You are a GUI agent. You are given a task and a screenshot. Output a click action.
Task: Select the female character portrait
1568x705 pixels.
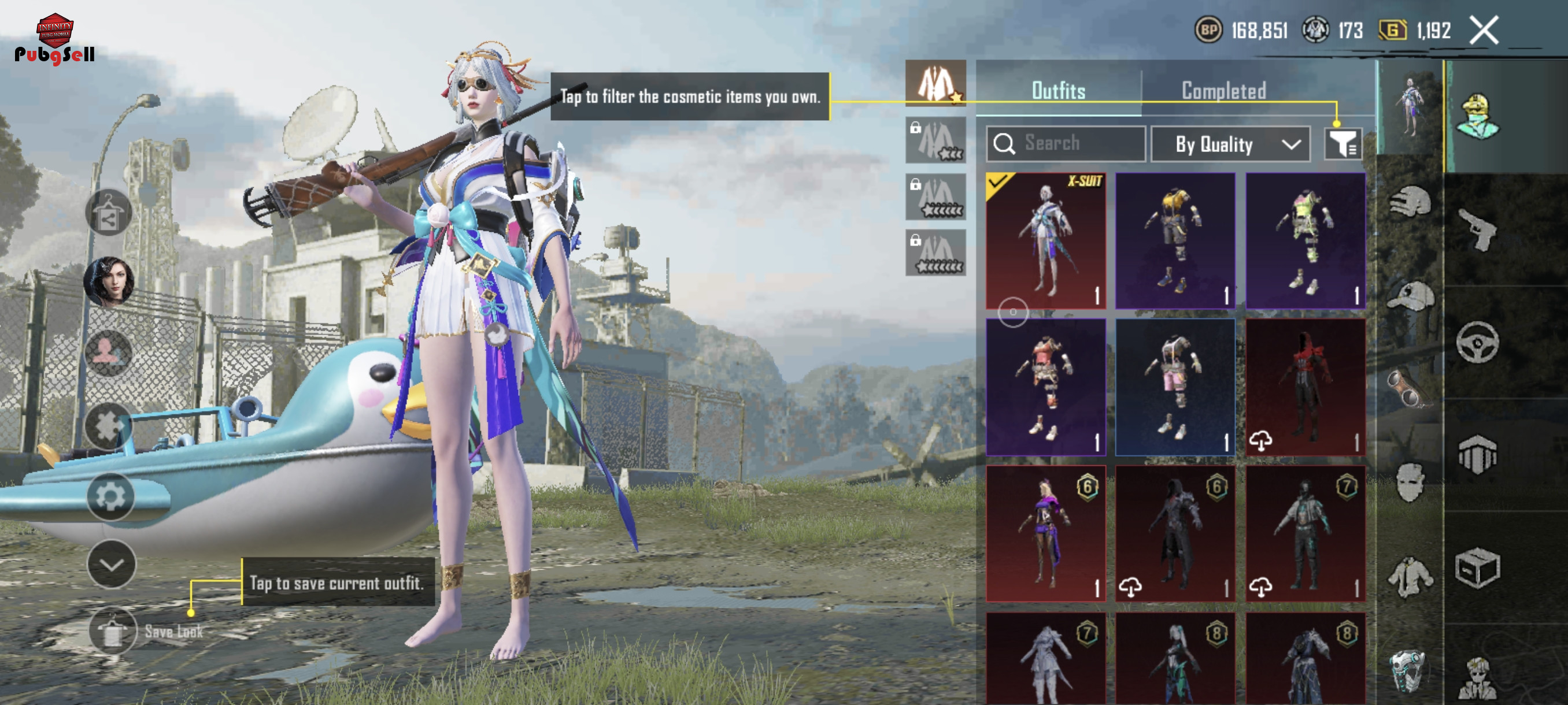[108, 281]
